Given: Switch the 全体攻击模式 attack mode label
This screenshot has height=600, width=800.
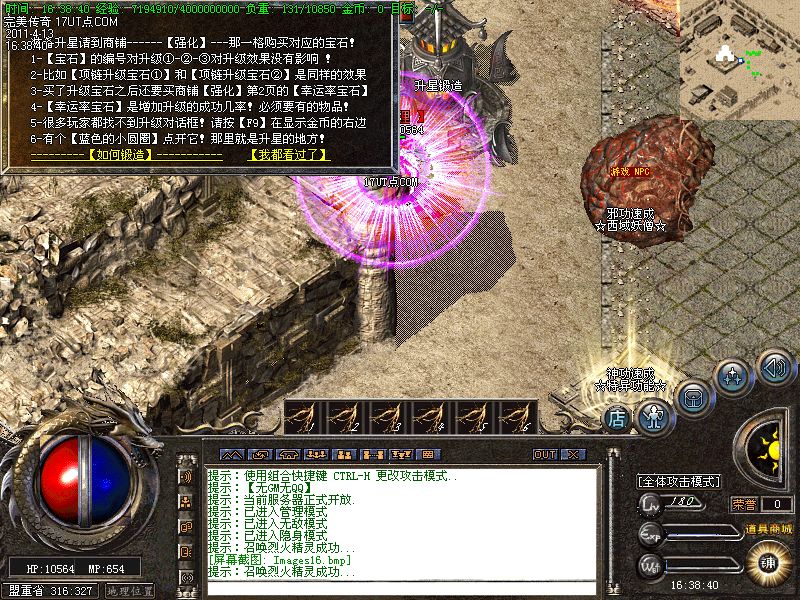Looking at the screenshot, I should (x=680, y=481).
